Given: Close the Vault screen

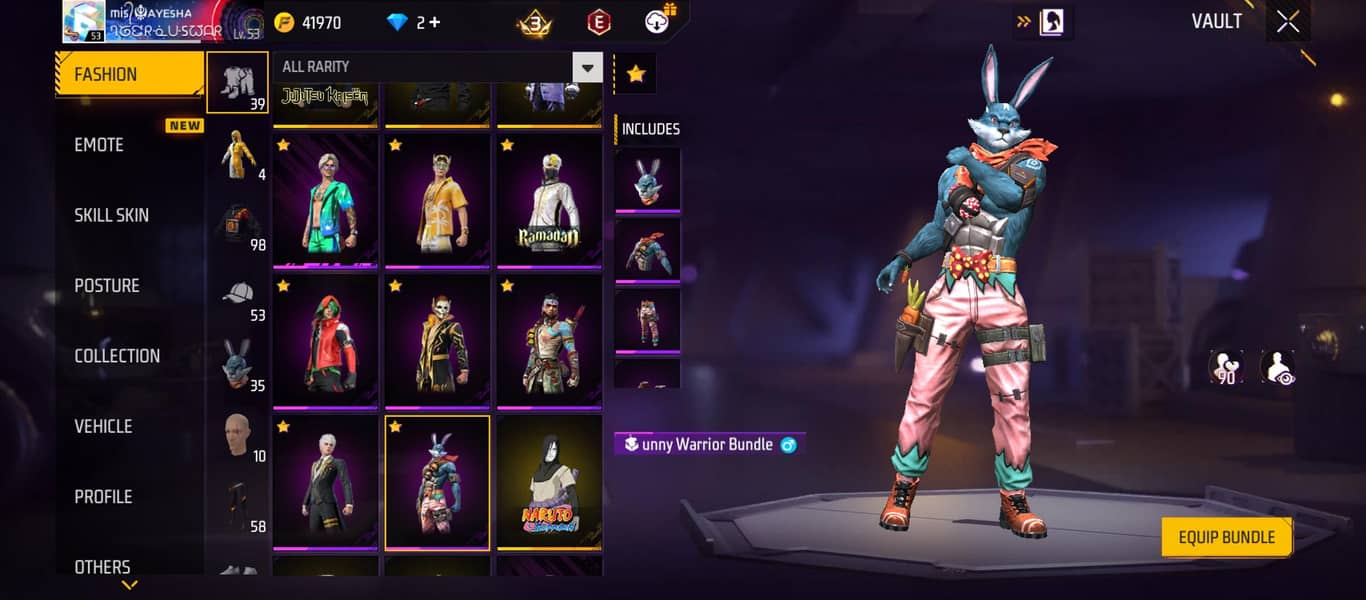Looking at the screenshot, I should (1288, 22).
